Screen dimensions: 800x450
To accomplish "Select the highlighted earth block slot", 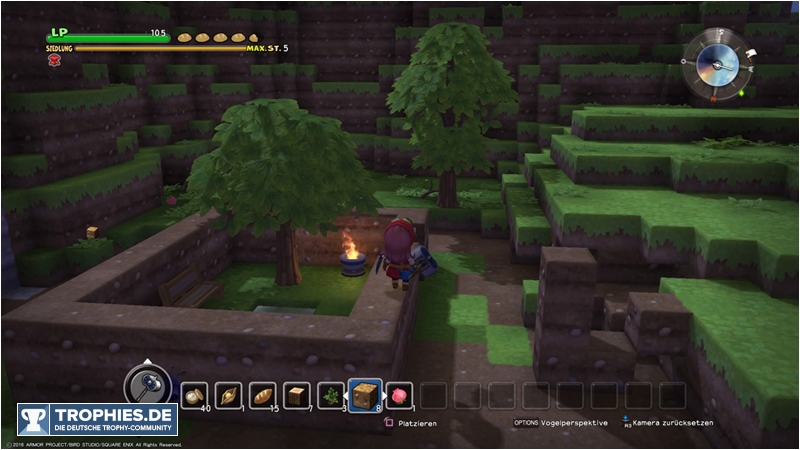I will point(365,396).
